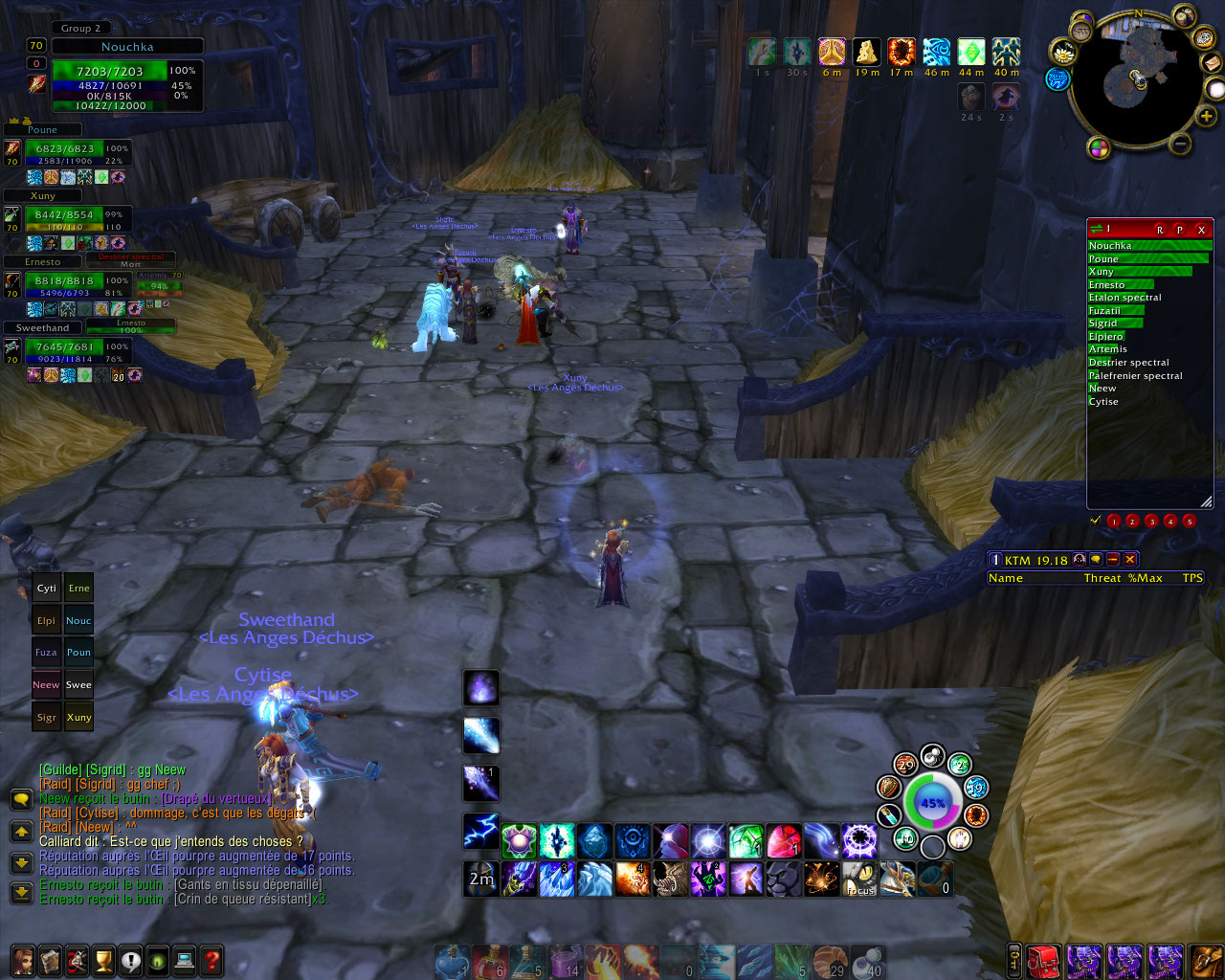Click the Neew raid grid tile
The height and width of the screenshot is (980, 1225).
tap(46, 684)
